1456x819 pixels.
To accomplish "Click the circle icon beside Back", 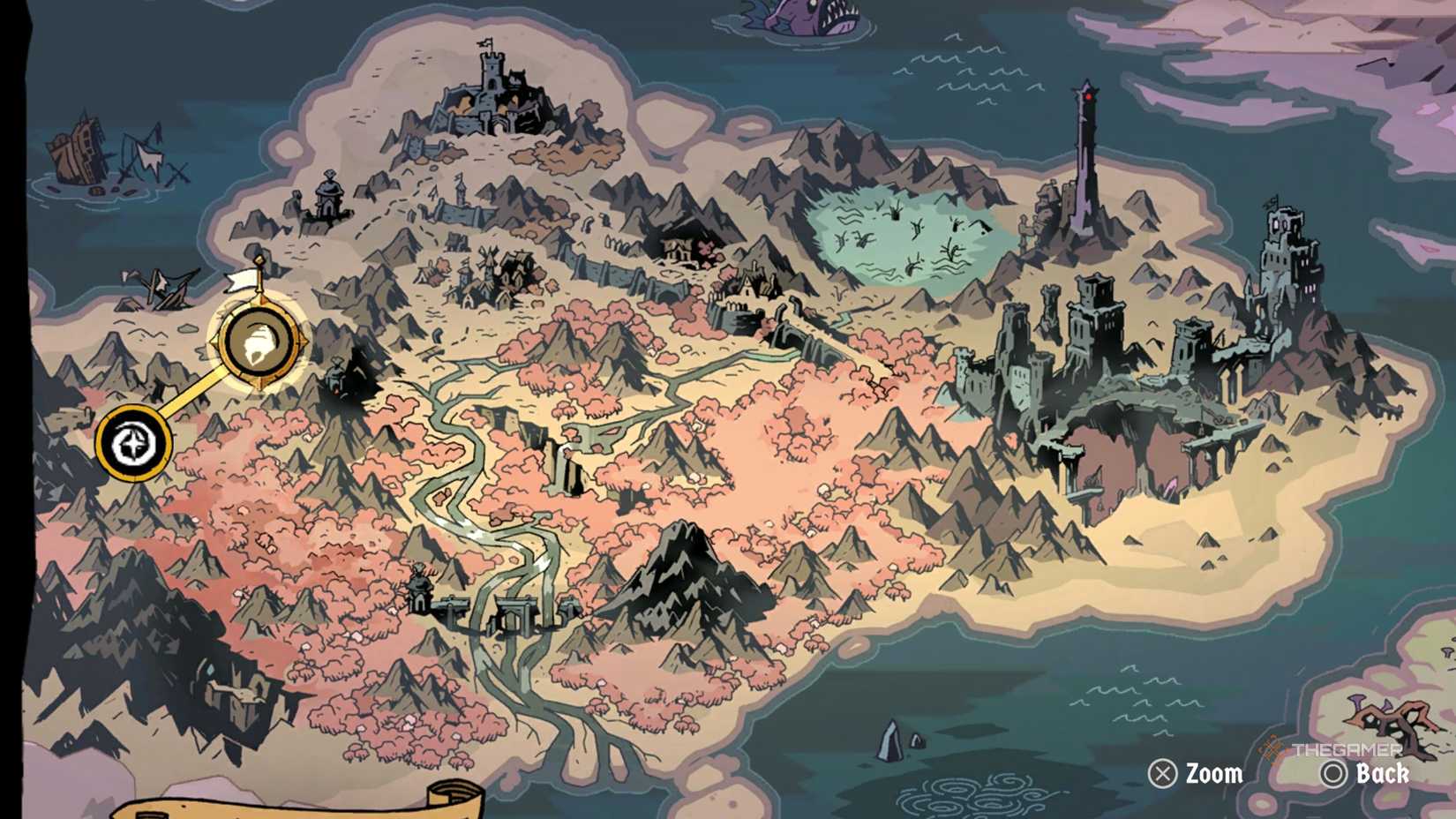I will 1331,775.
